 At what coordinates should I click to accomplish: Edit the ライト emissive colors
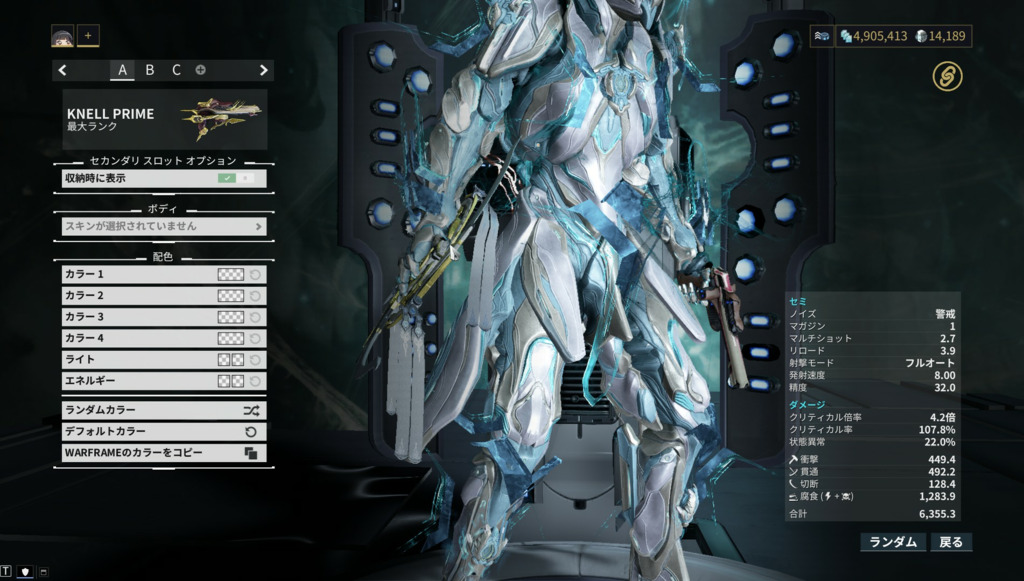(x=231, y=360)
